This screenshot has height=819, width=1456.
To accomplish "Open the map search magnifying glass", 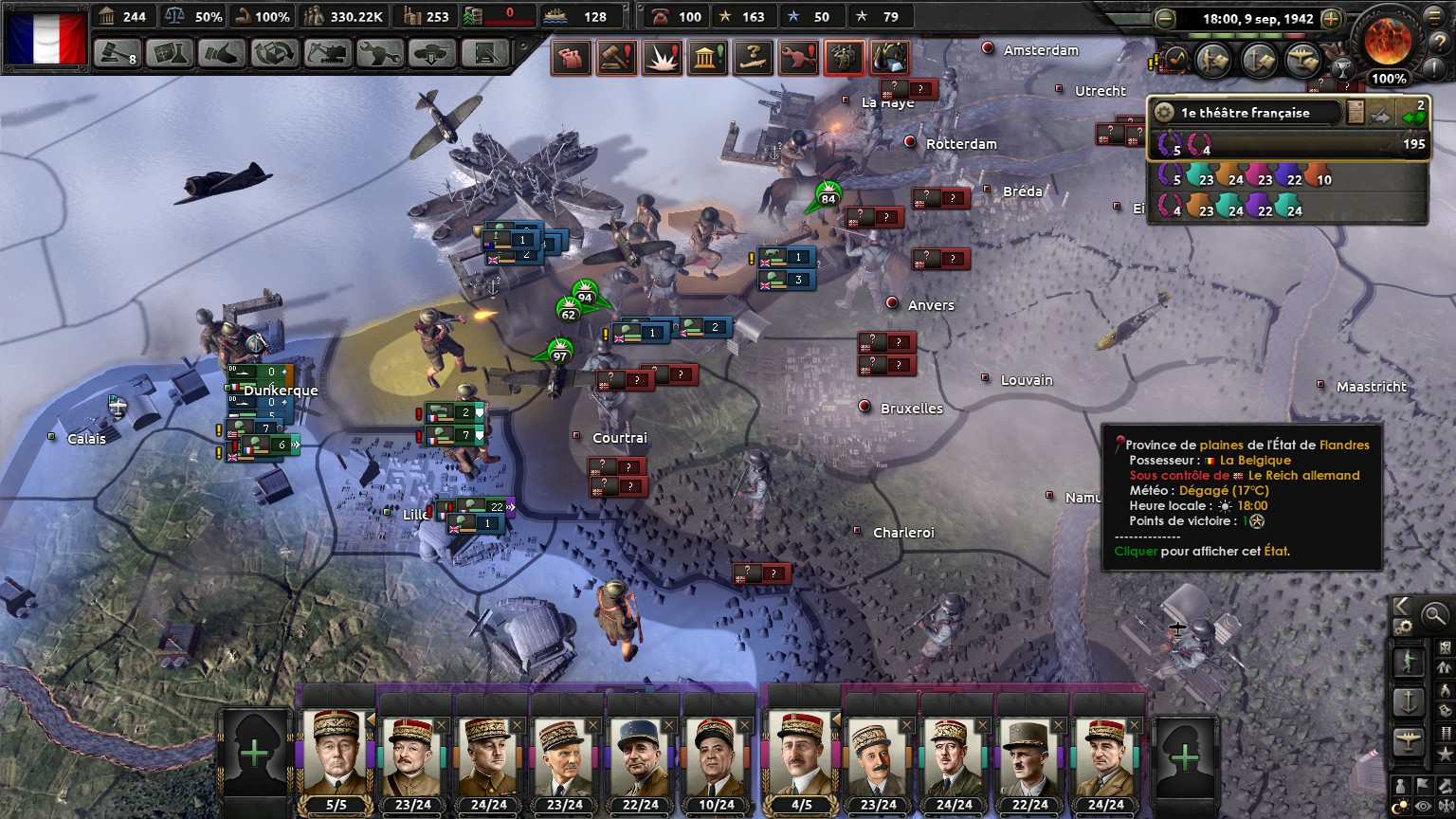I will point(1435,614).
